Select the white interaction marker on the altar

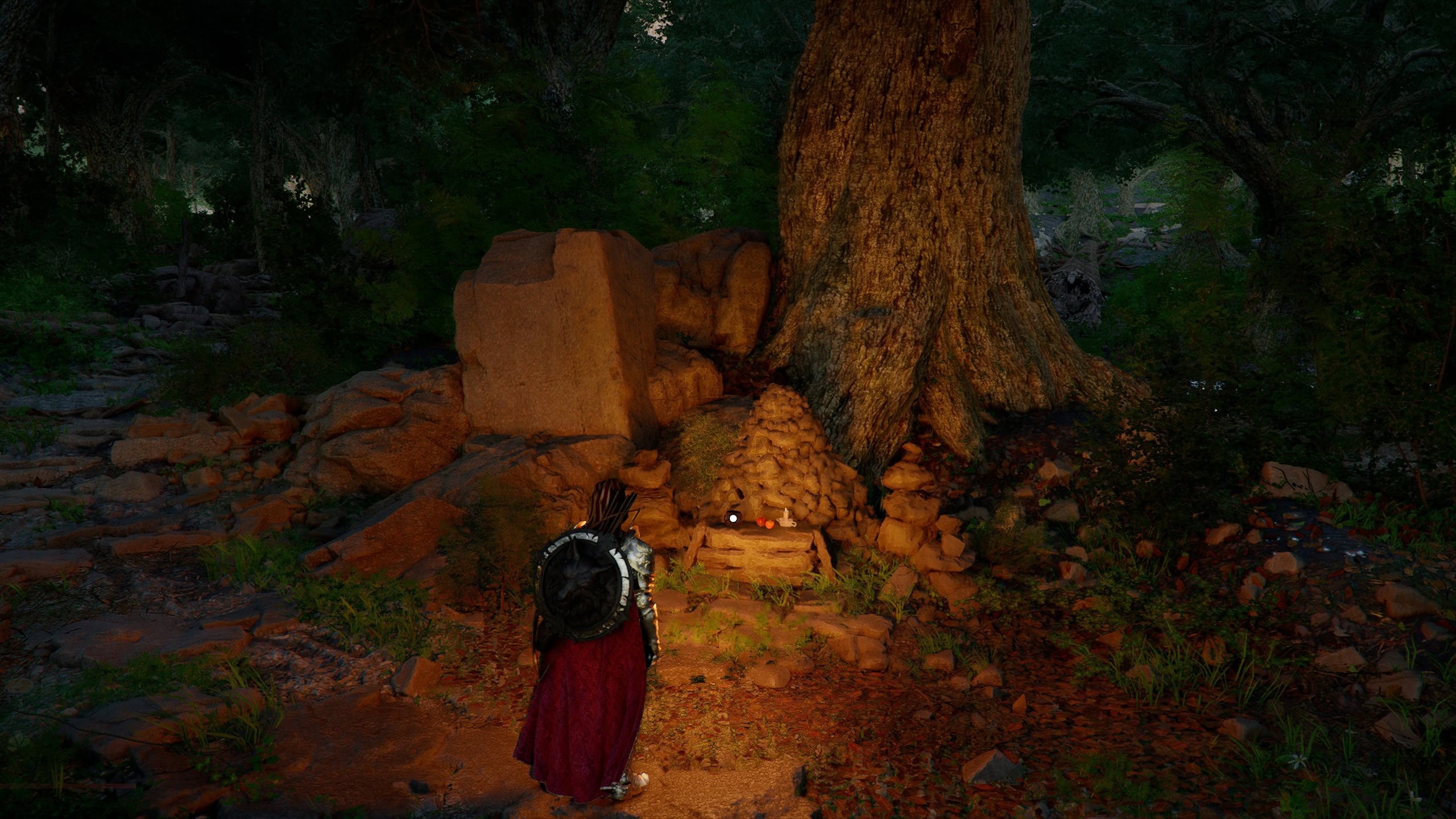[x=733, y=518]
